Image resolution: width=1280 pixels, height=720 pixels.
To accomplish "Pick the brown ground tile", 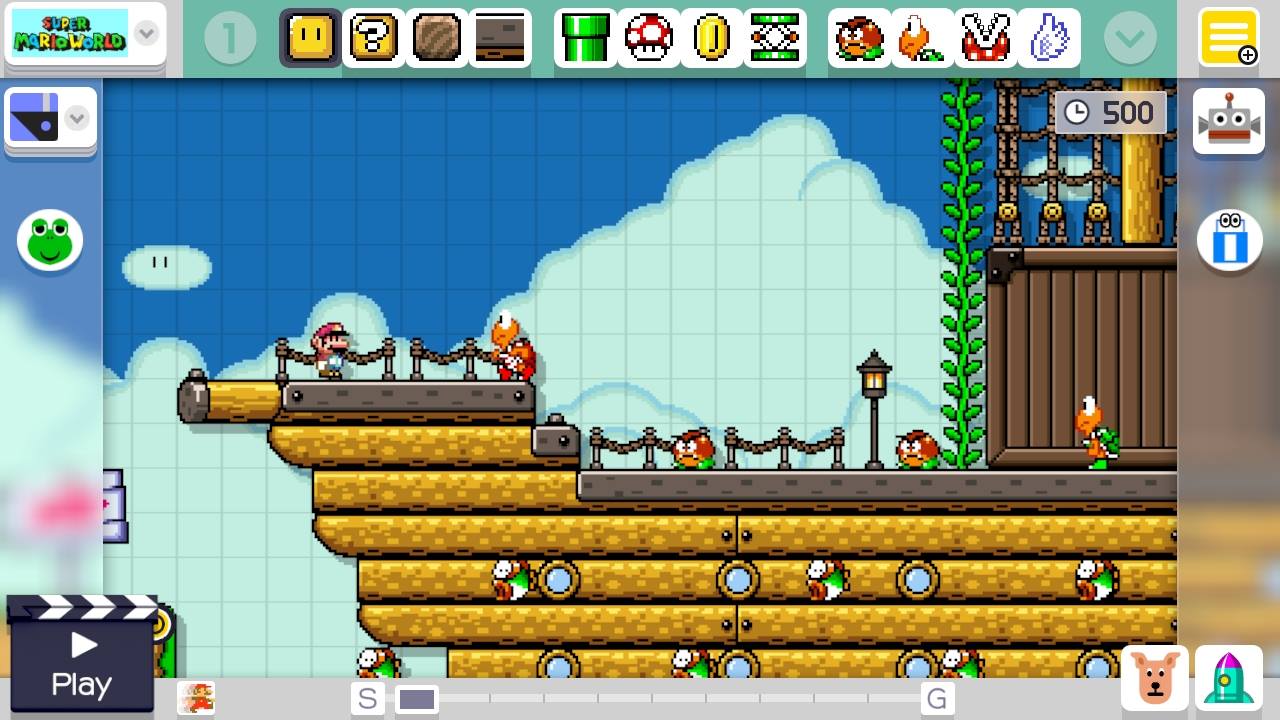I will (x=436, y=38).
